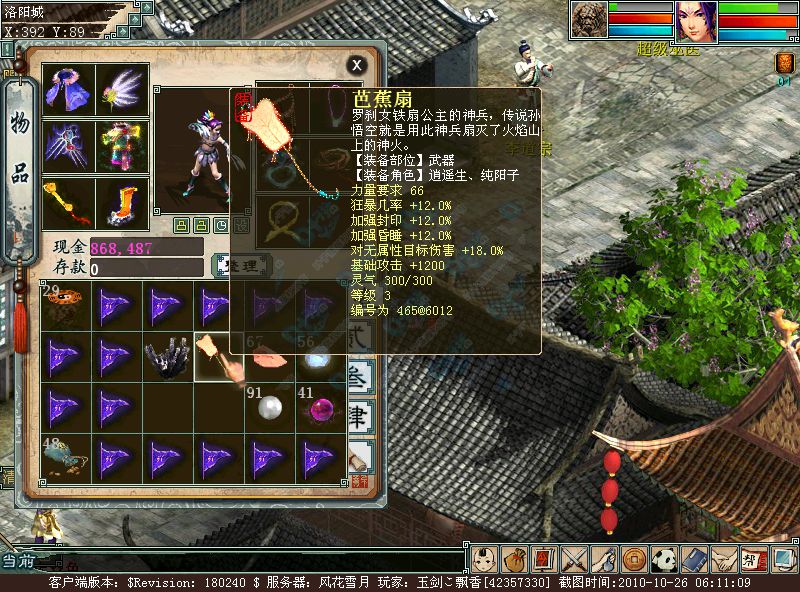Select the golden scepter equipment slot

tap(69, 203)
